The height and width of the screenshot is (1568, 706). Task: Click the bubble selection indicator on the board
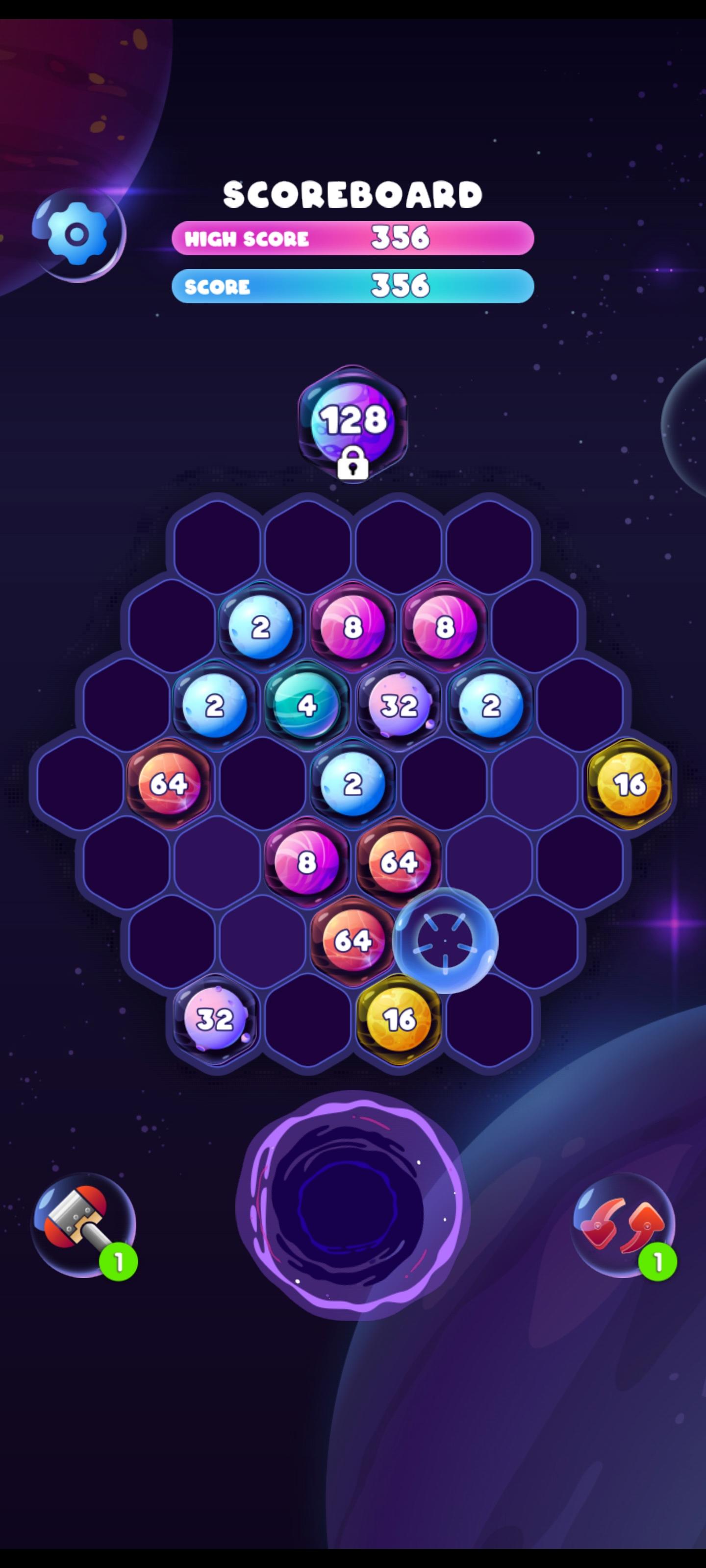coord(445,941)
